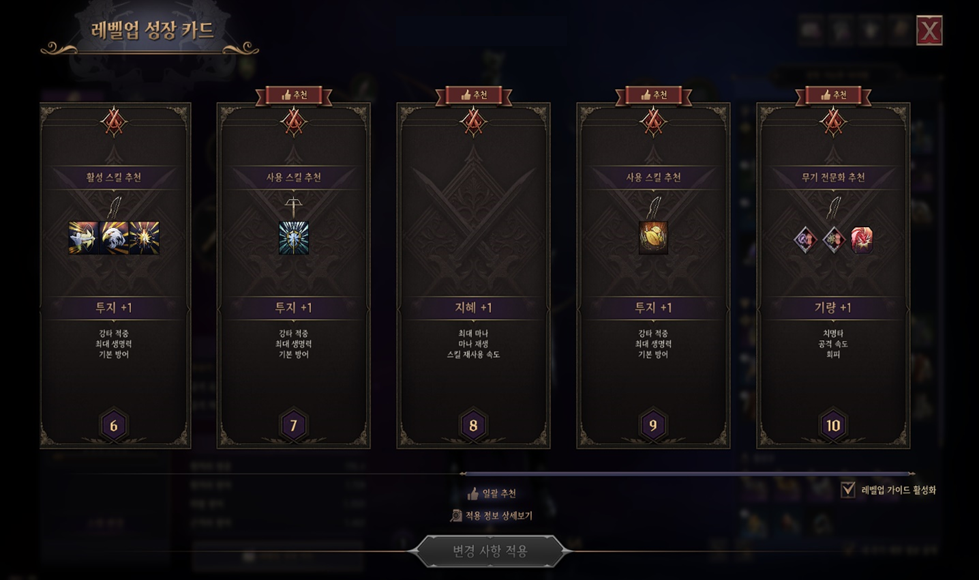Click the golden skill icon on level 9 card

653,238
